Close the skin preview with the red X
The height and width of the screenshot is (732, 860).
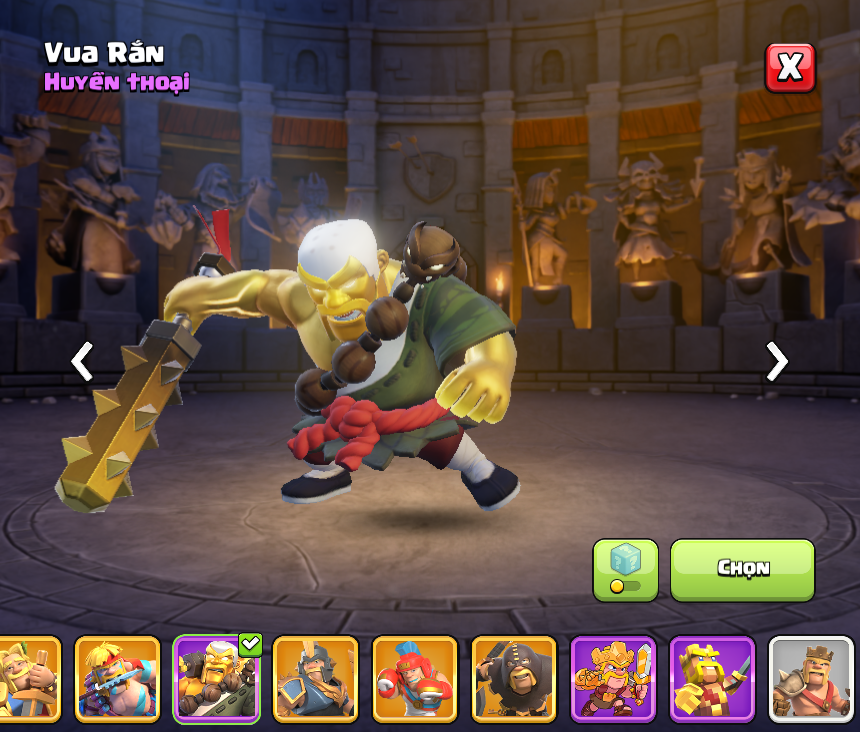[x=790, y=68]
